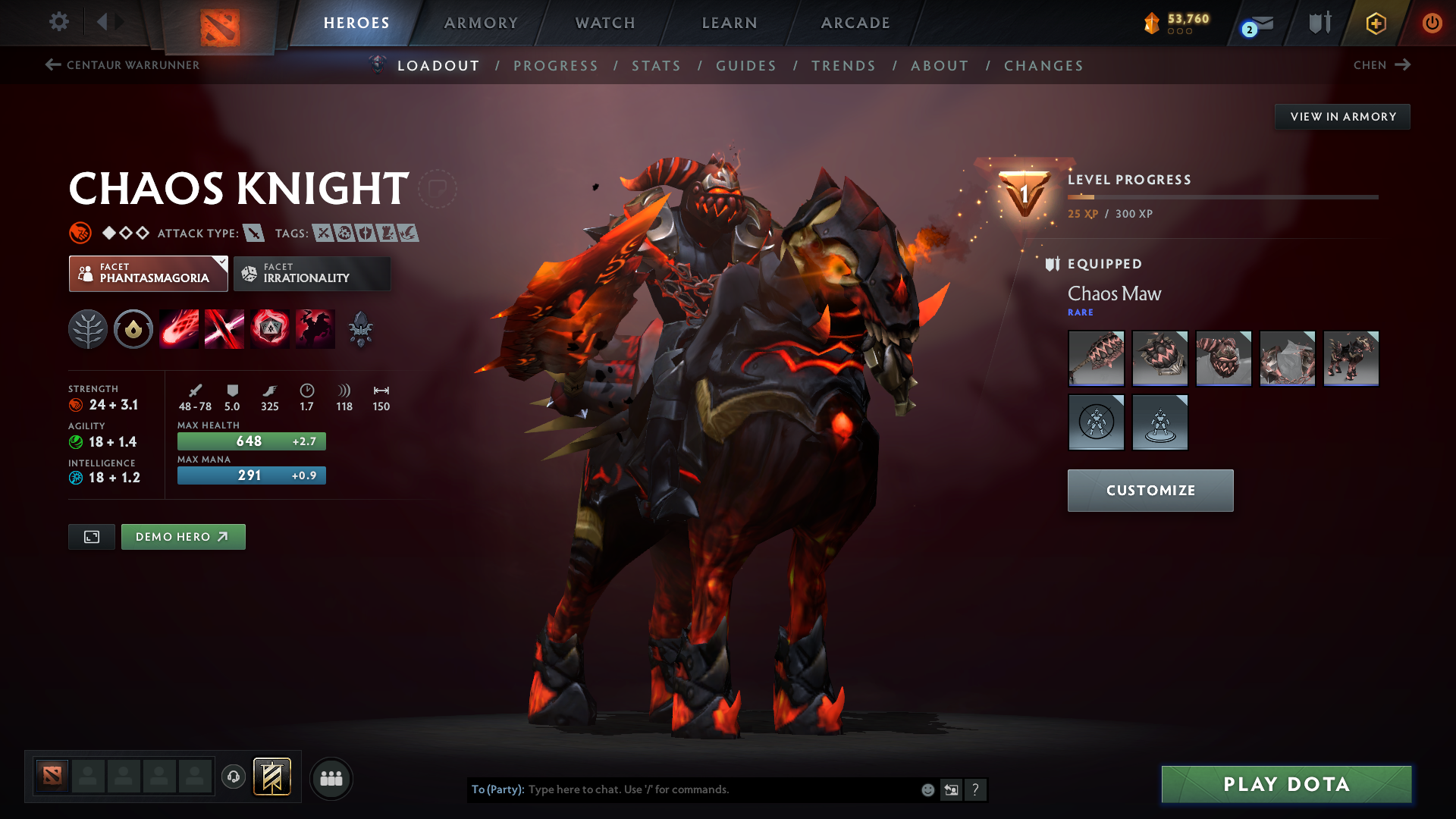Select the Reality Rift ability icon
This screenshot has height=819, width=1456.
(x=224, y=328)
